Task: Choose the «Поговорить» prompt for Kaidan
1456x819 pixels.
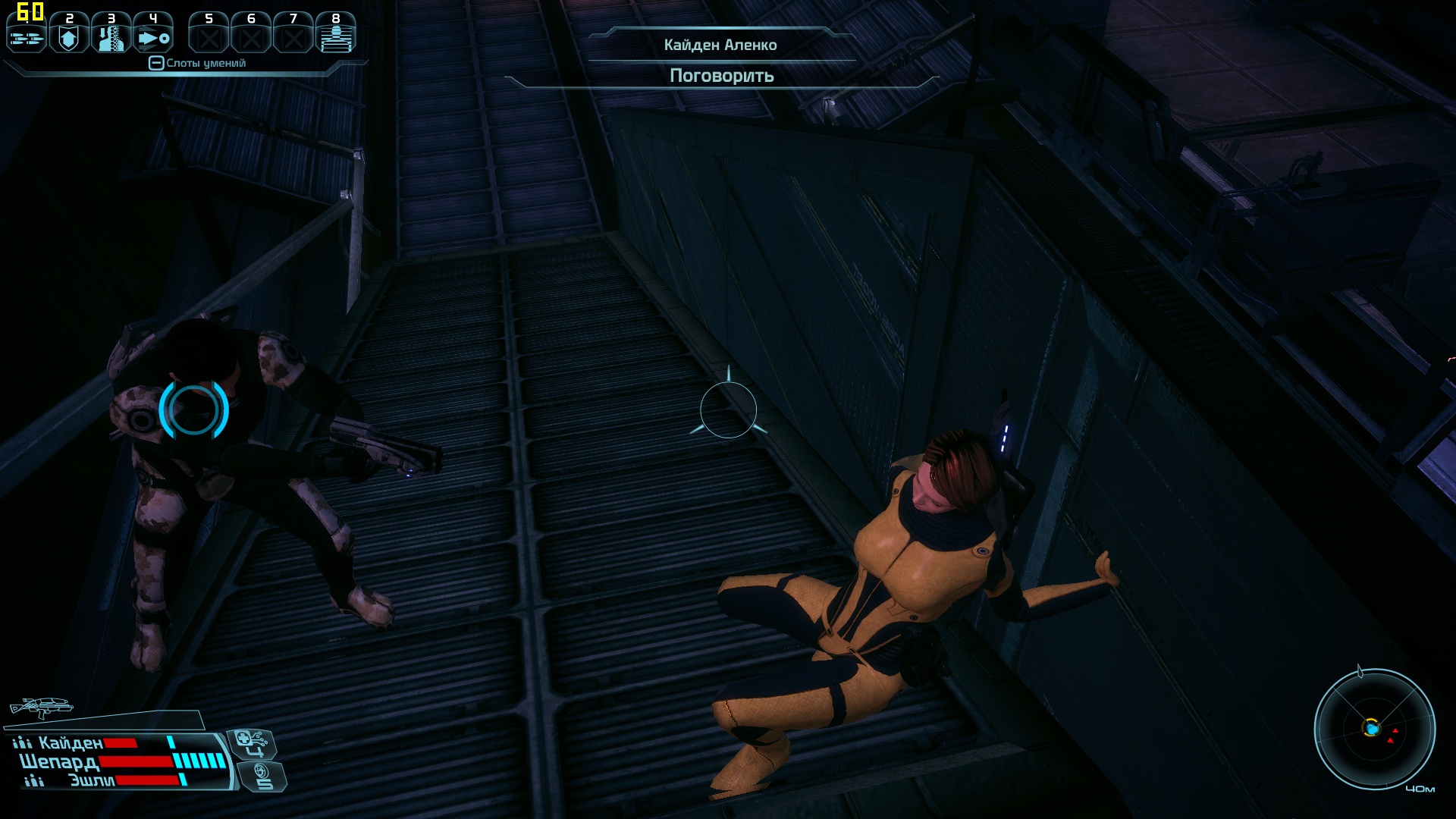Action: (x=721, y=76)
